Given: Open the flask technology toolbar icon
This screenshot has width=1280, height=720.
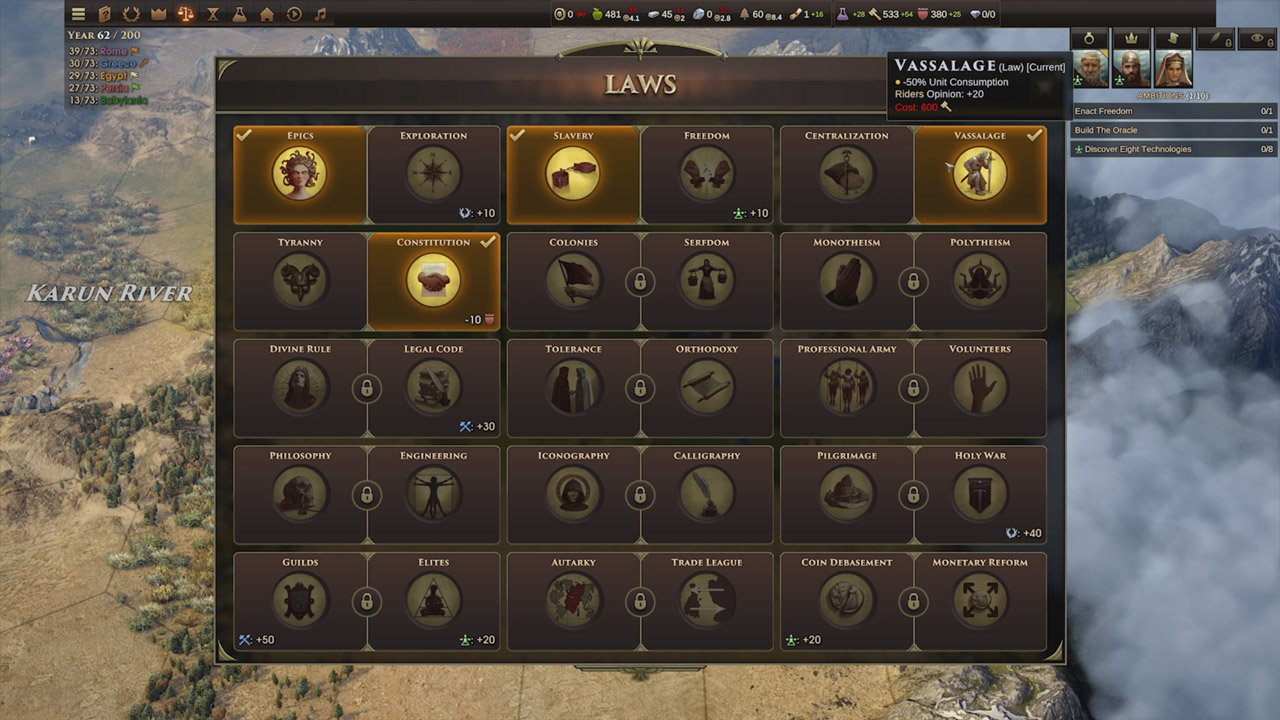Looking at the screenshot, I should point(239,14).
